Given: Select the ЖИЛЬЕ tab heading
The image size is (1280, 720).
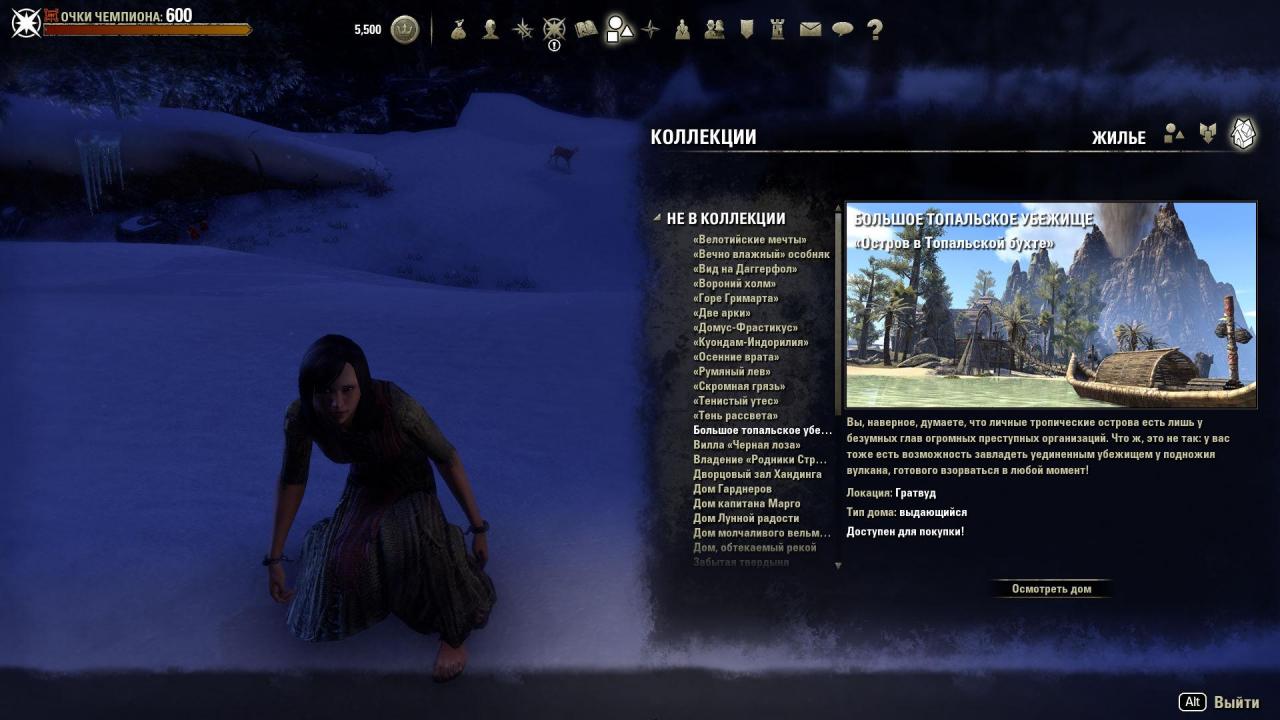Looking at the screenshot, I should point(1119,137).
